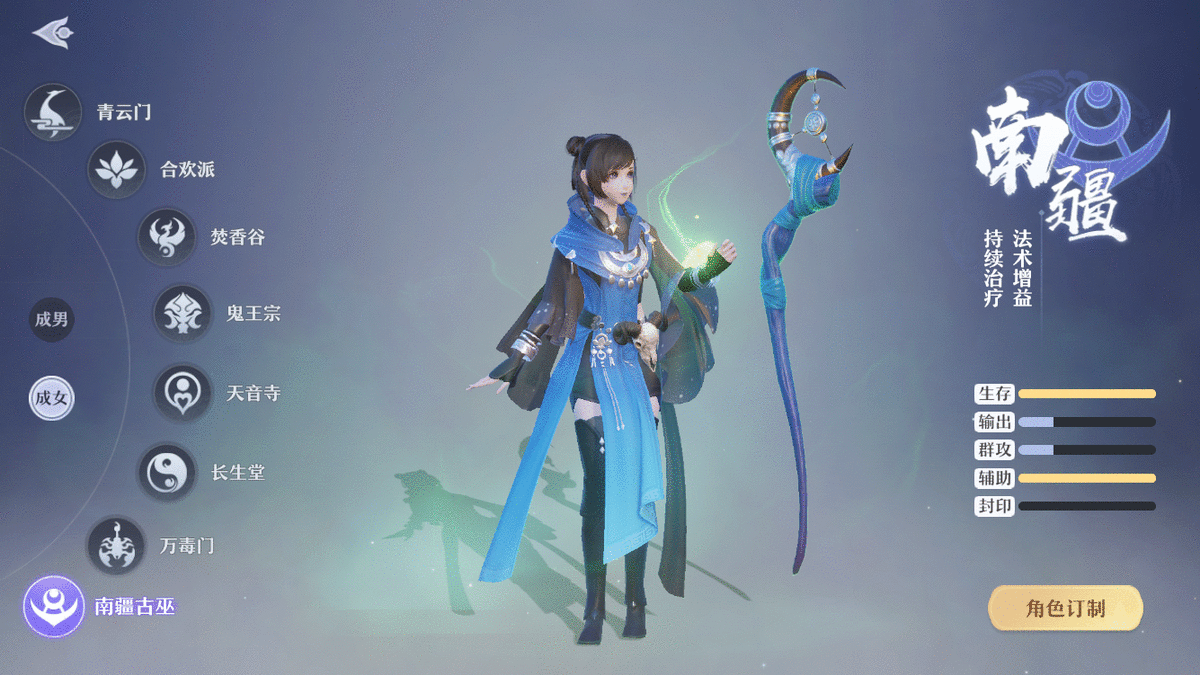The height and width of the screenshot is (675, 1200).
Task: Pick the 焚香谷 phoenix class
Action: click(166, 237)
